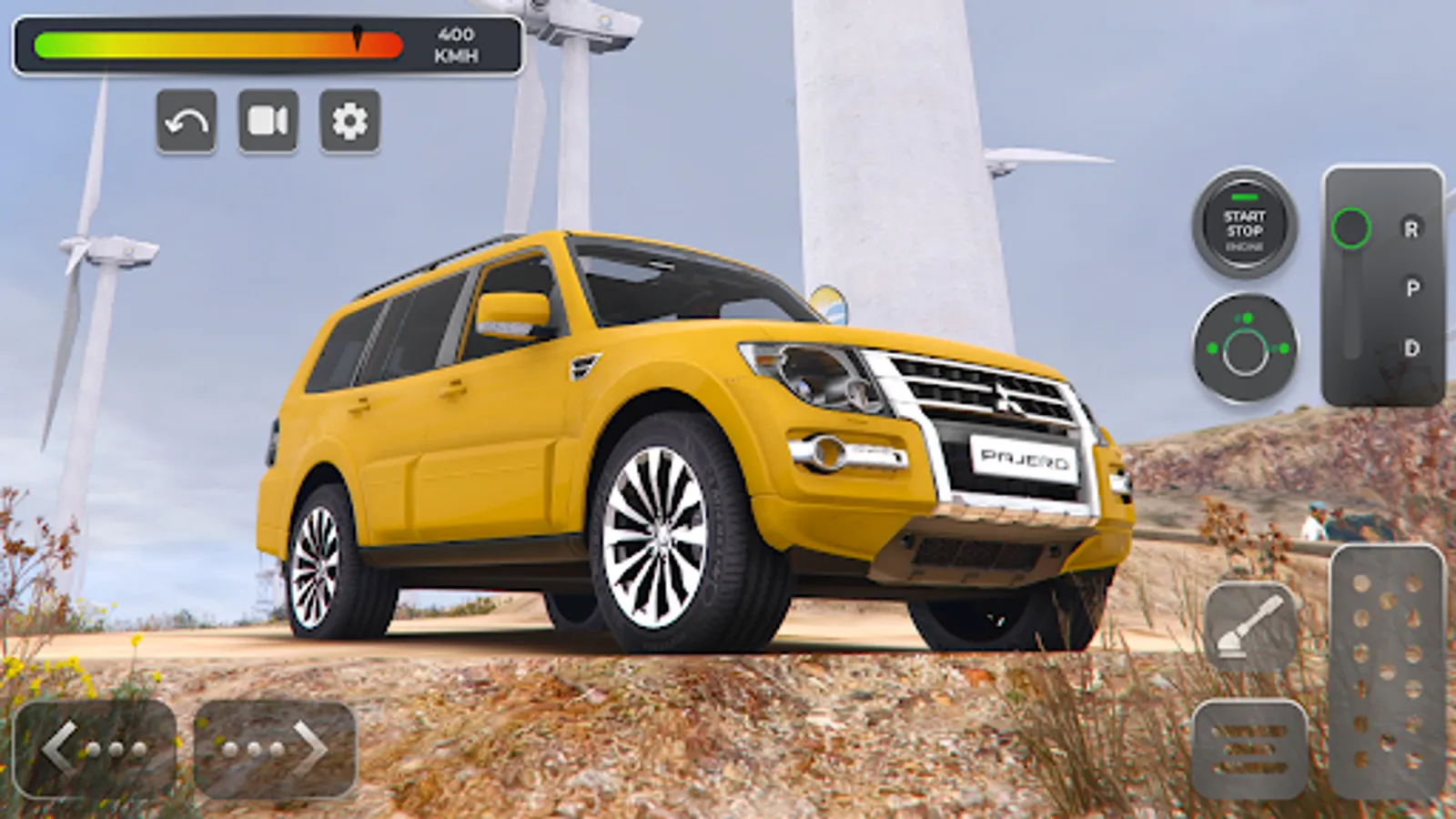Viewport: 1456px width, 819px height.
Task: Open settings via the gear icon
Action: [349, 121]
